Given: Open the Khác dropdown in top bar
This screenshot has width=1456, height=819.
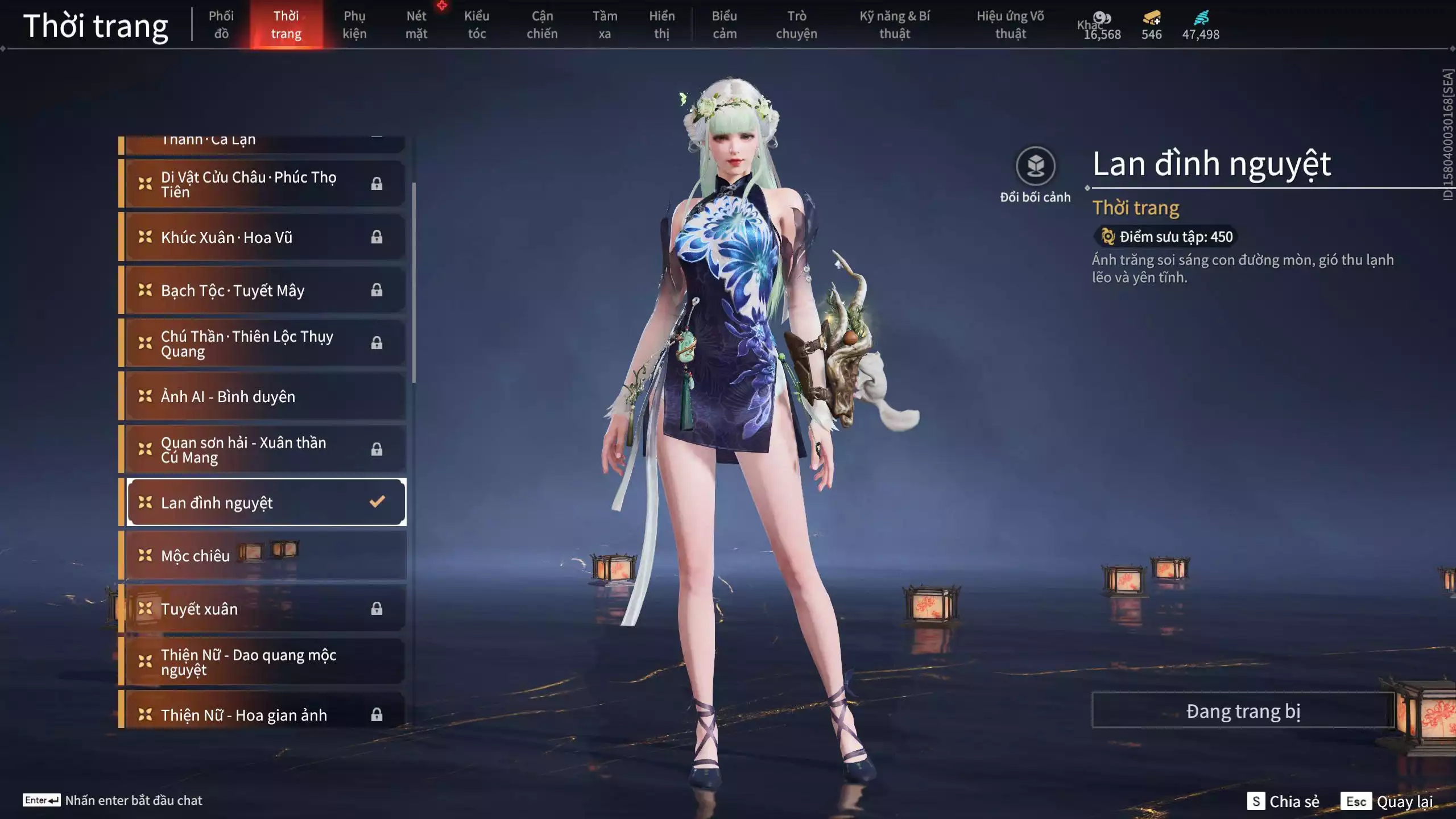Looking at the screenshot, I should coord(1091,25).
